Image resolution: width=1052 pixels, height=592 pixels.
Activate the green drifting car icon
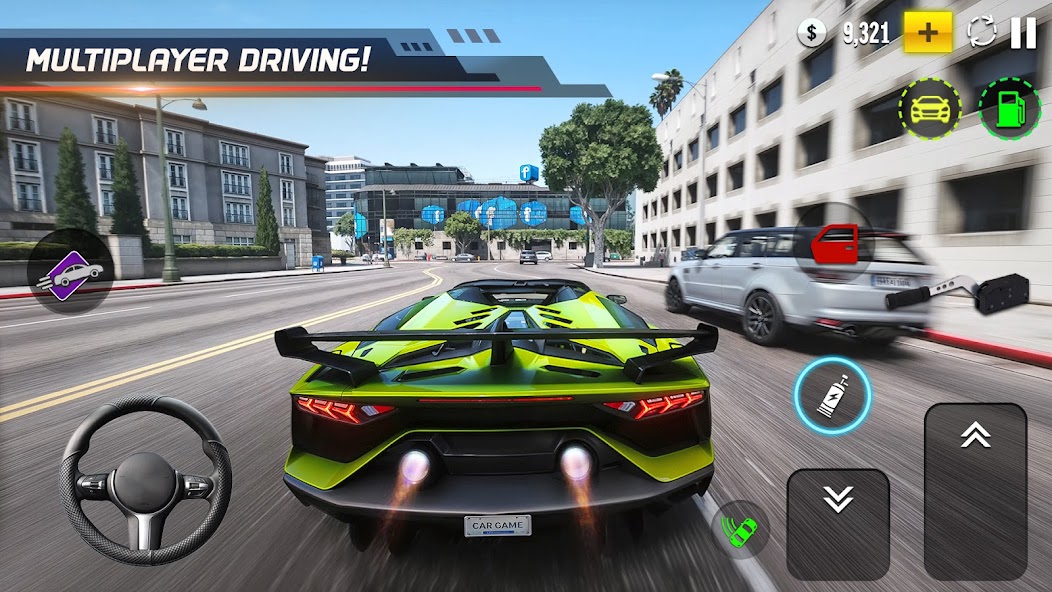tap(741, 530)
